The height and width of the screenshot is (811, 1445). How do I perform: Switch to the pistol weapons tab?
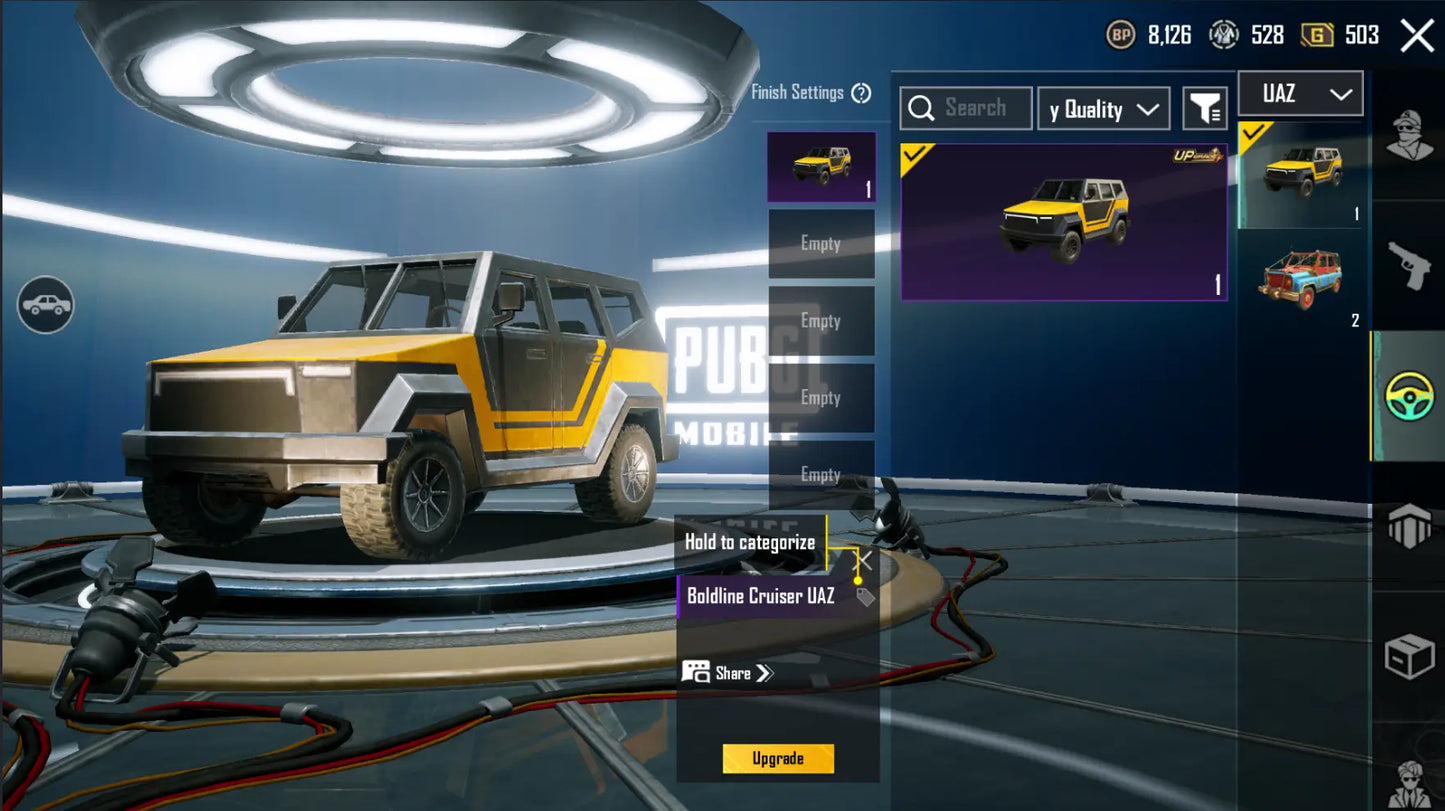pyautogui.click(x=1409, y=264)
